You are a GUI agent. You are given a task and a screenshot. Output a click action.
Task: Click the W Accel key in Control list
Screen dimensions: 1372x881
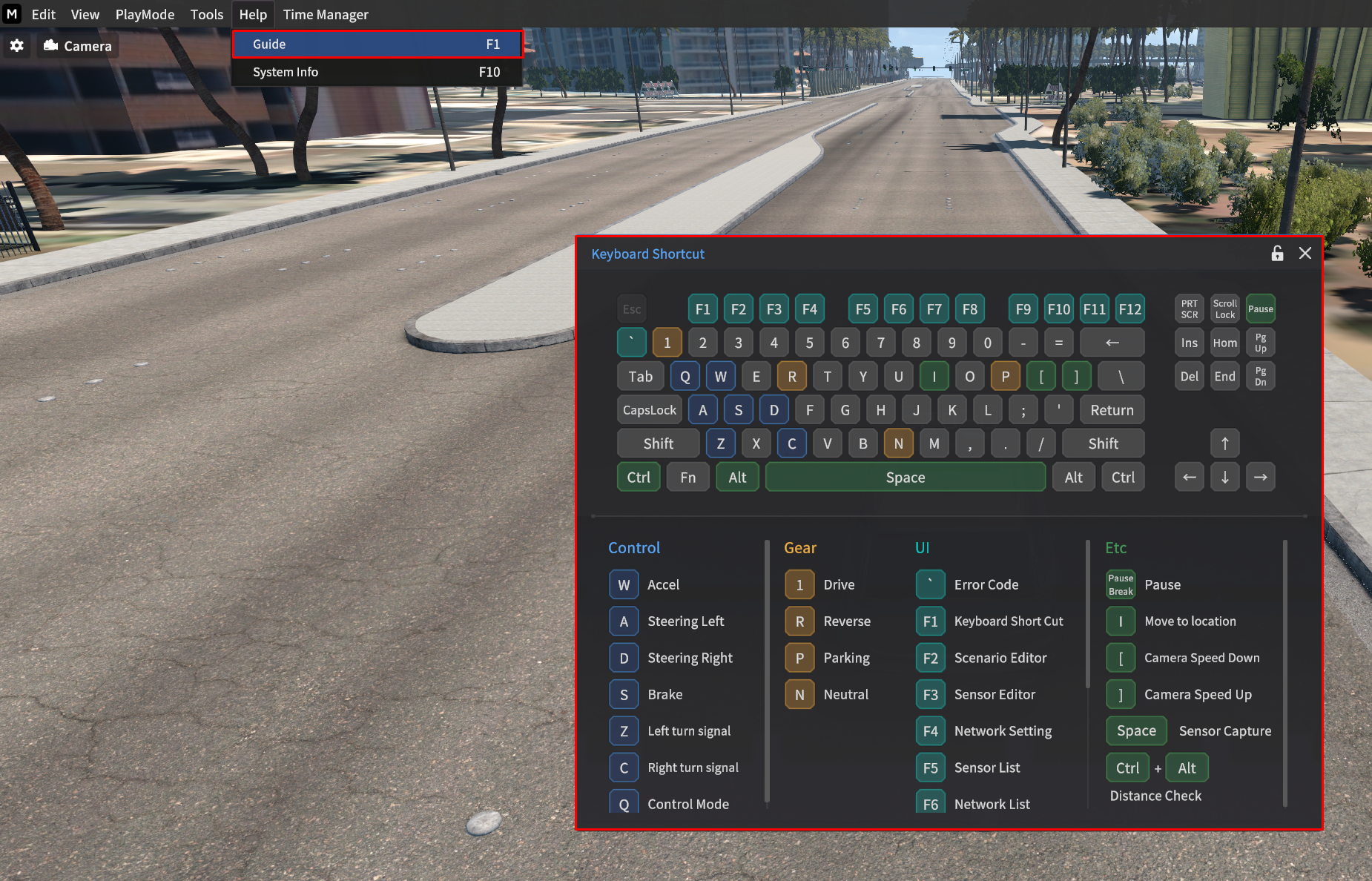(624, 585)
